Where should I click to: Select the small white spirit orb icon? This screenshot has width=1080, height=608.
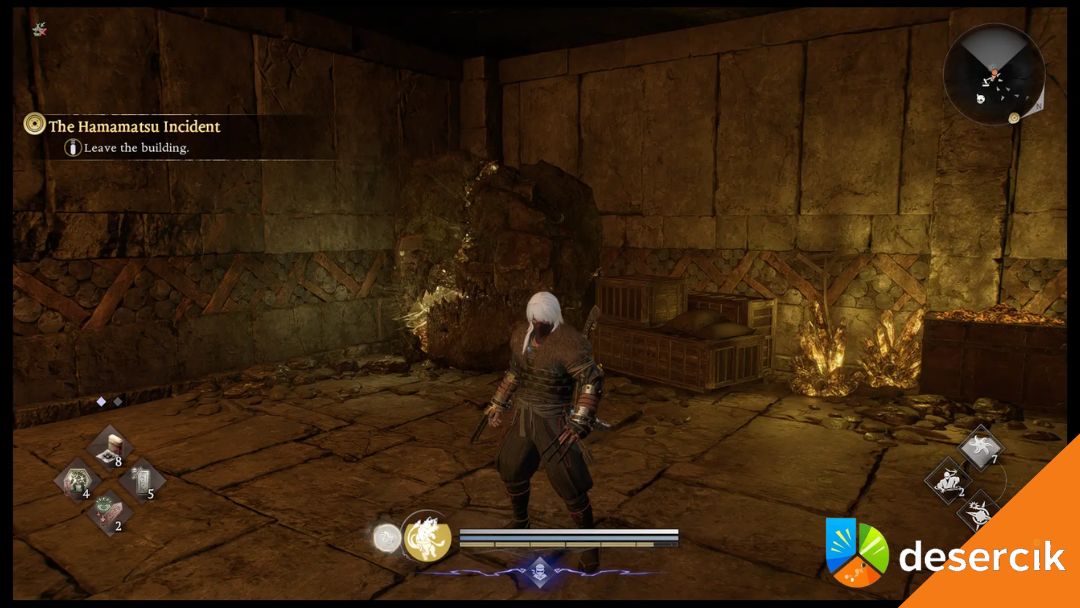[x=387, y=538]
